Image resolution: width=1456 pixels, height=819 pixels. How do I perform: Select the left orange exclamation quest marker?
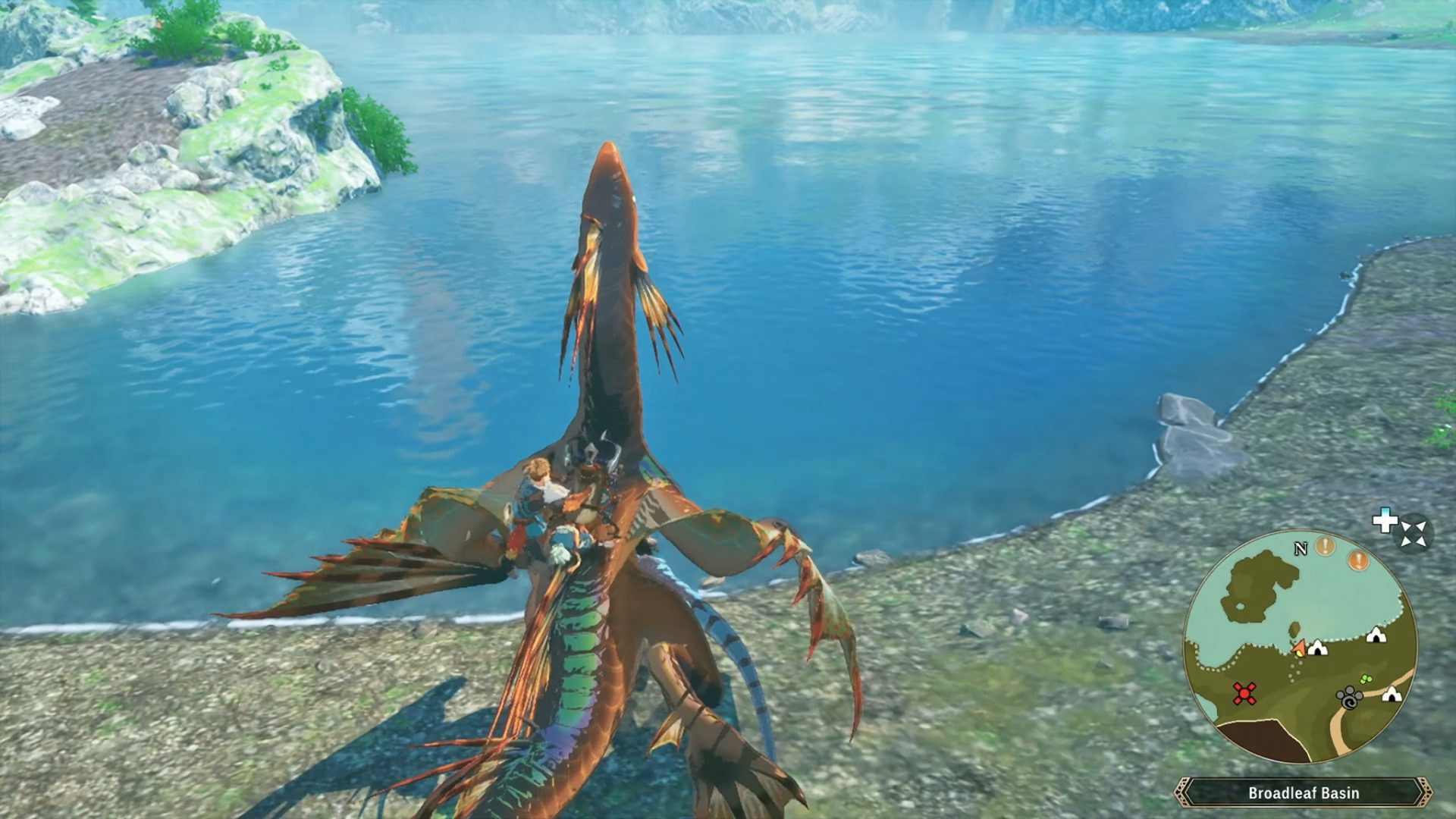click(x=1324, y=548)
